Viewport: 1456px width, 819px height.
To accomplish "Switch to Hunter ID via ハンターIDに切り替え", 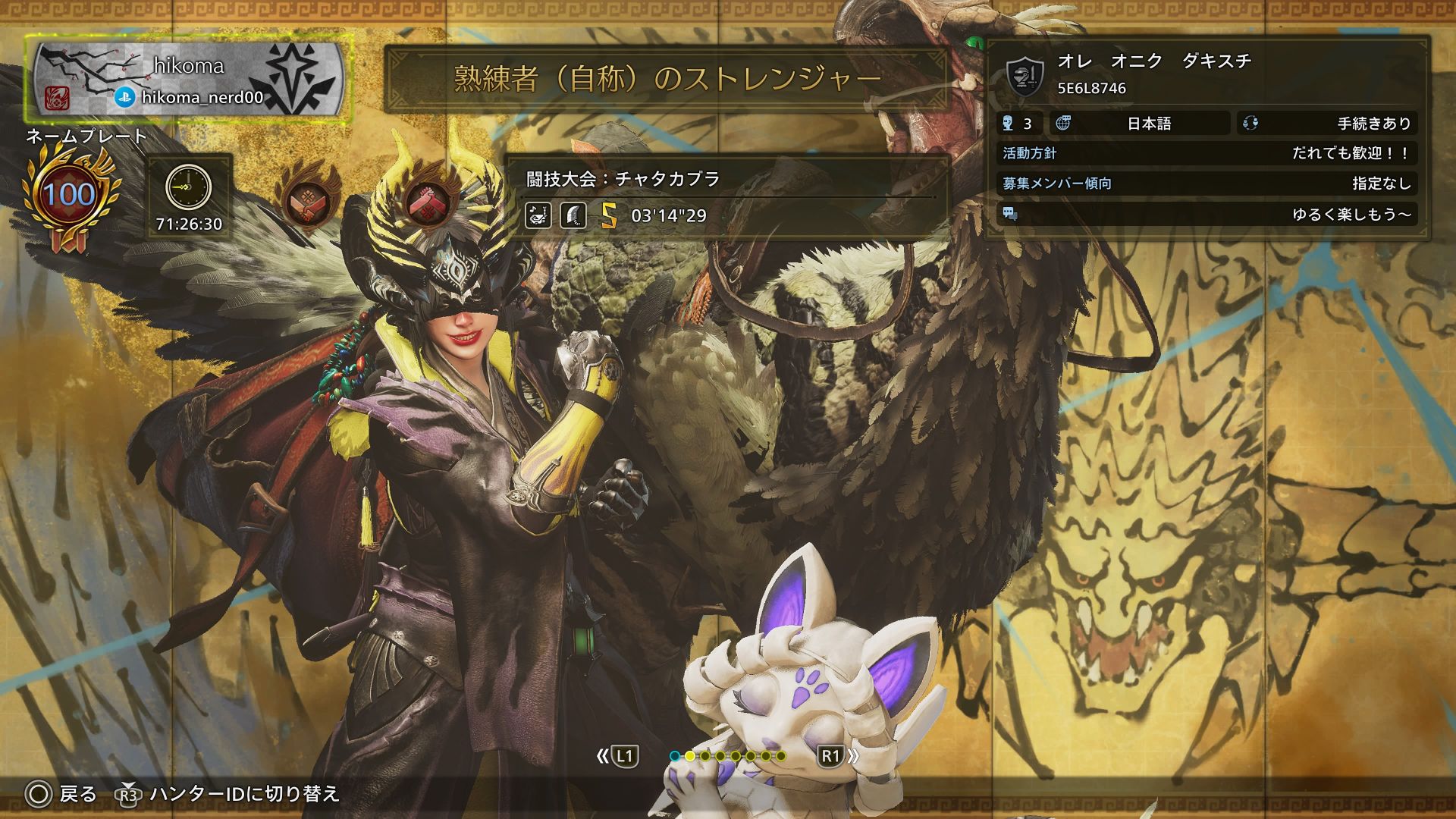I will [x=243, y=794].
